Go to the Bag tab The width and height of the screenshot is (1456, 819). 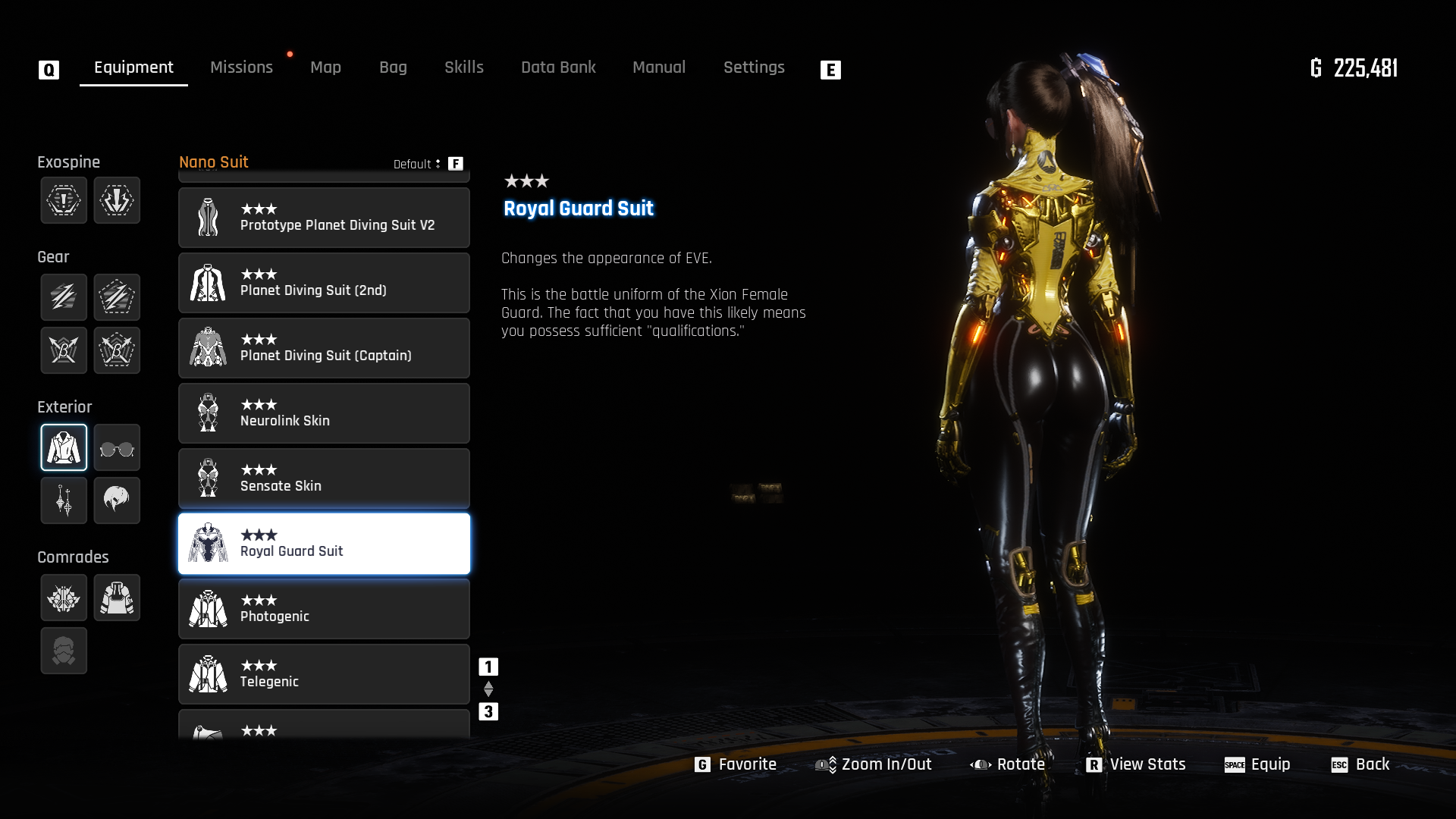pyautogui.click(x=393, y=67)
